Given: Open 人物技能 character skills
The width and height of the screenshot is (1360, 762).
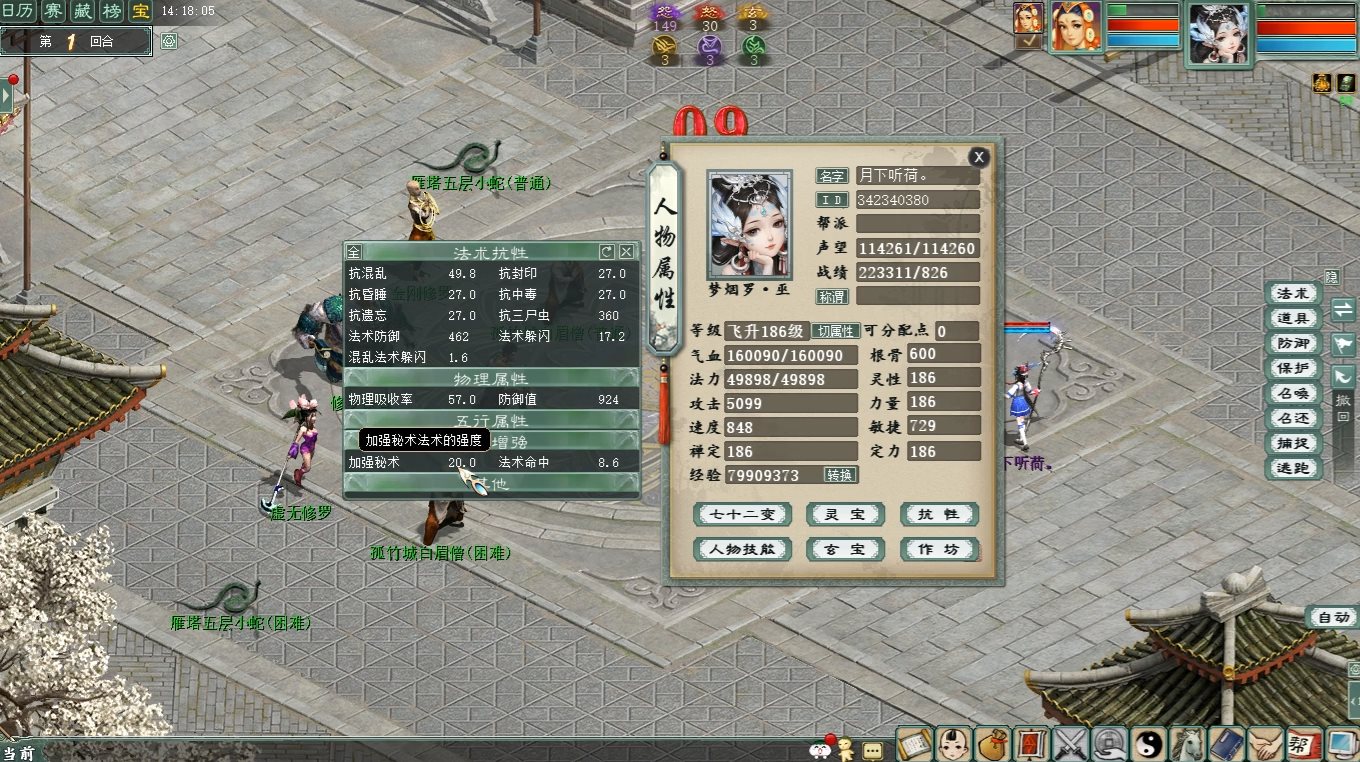Looking at the screenshot, I should click(x=742, y=549).
